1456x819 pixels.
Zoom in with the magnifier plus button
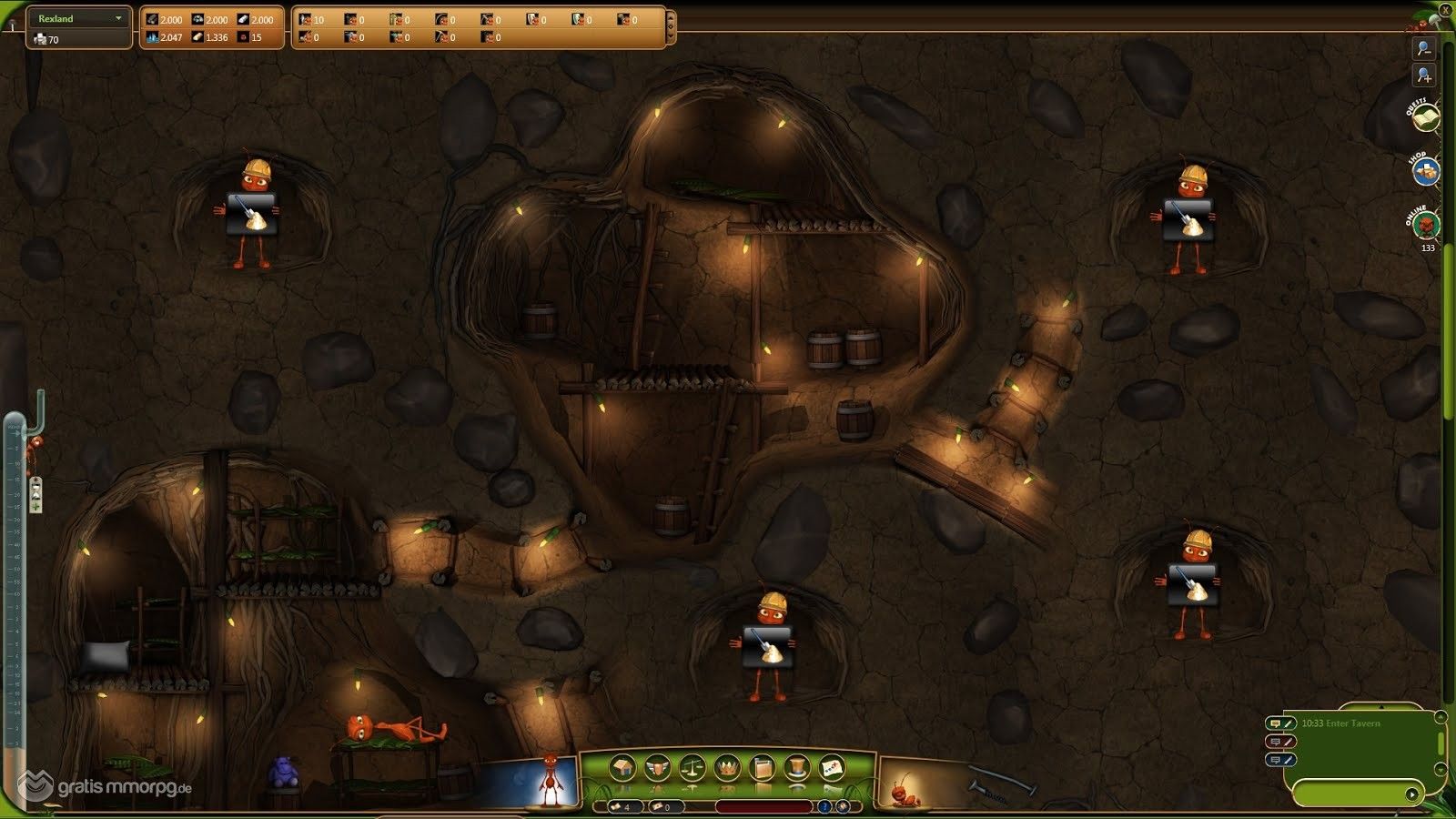pos(1424,76)
